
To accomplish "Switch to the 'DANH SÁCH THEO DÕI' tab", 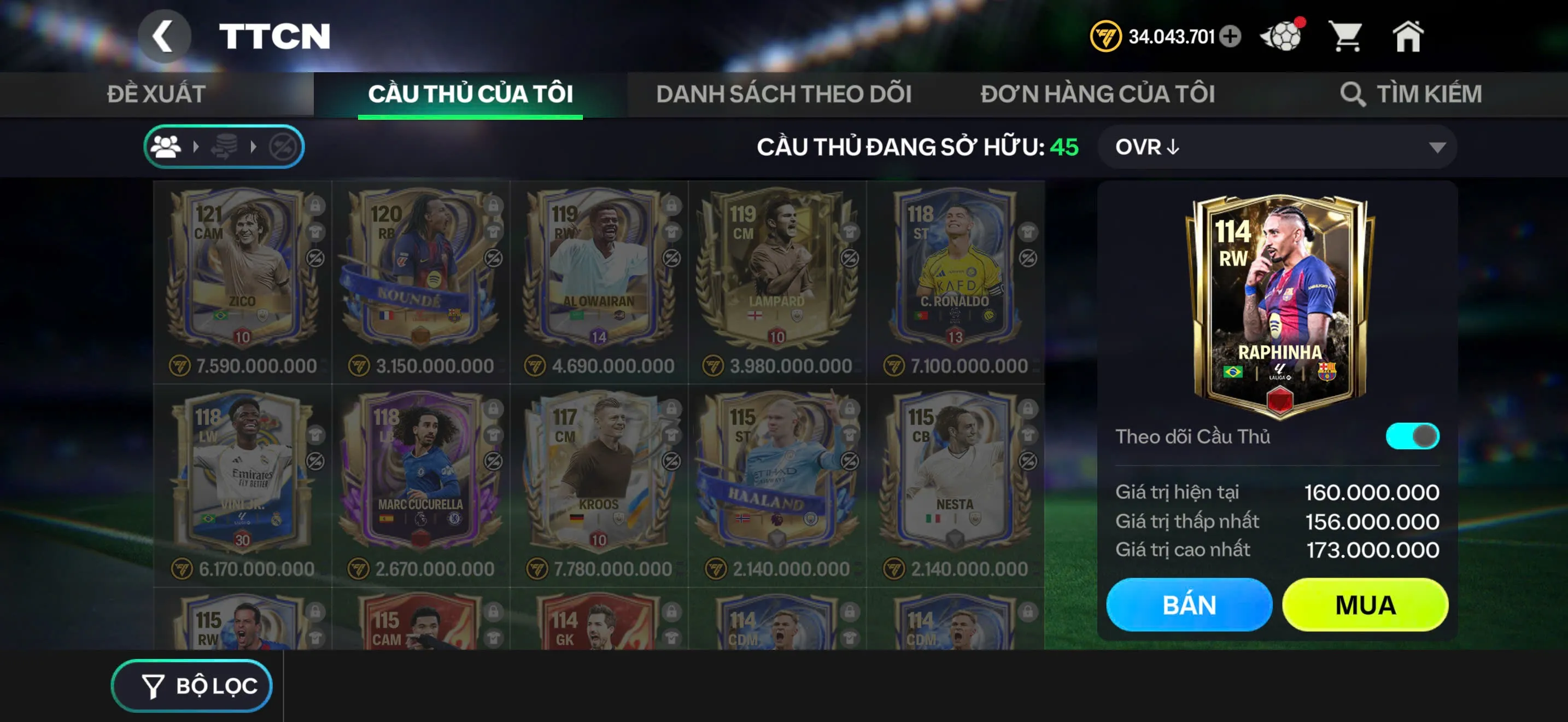I will pos(783,94).
